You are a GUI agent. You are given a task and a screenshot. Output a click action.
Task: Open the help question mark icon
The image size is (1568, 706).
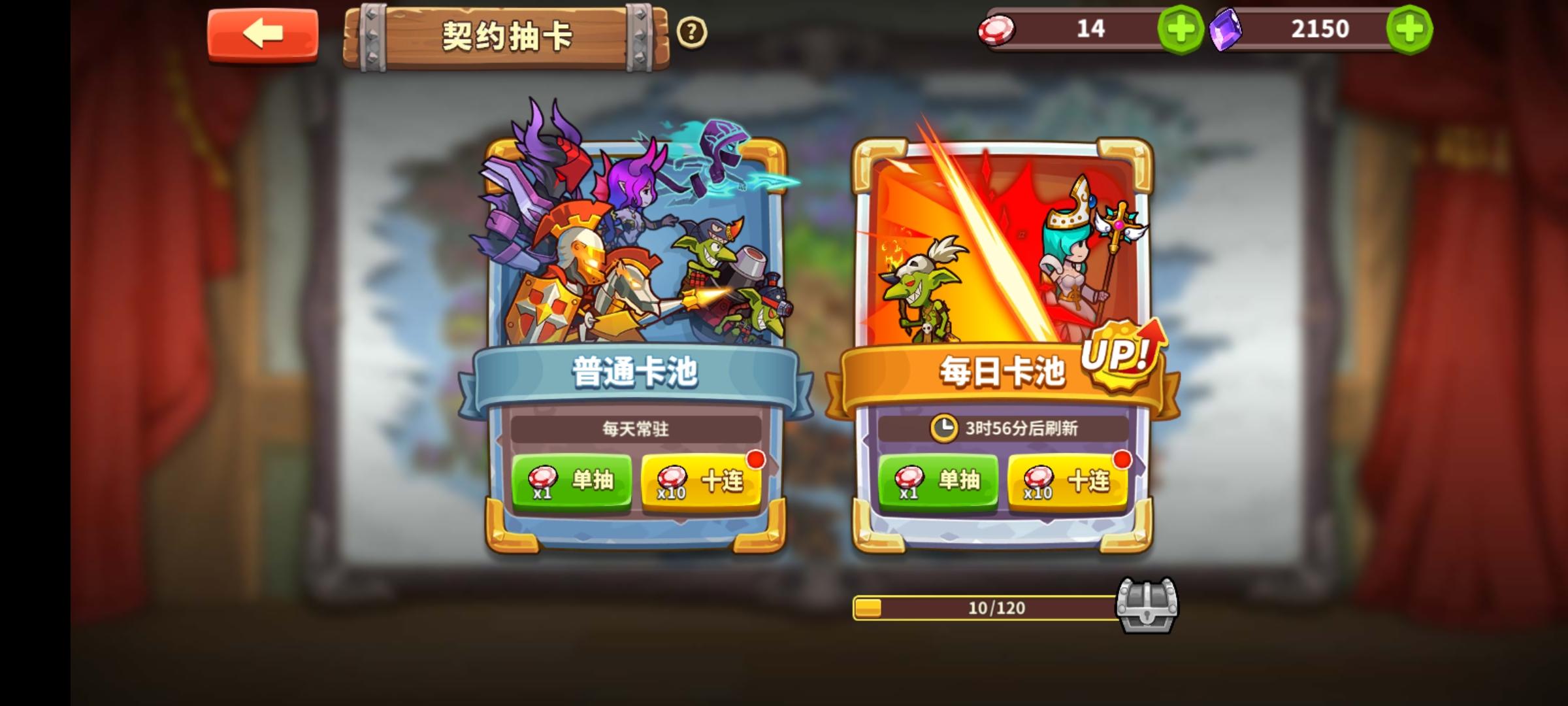coord(691,31)
